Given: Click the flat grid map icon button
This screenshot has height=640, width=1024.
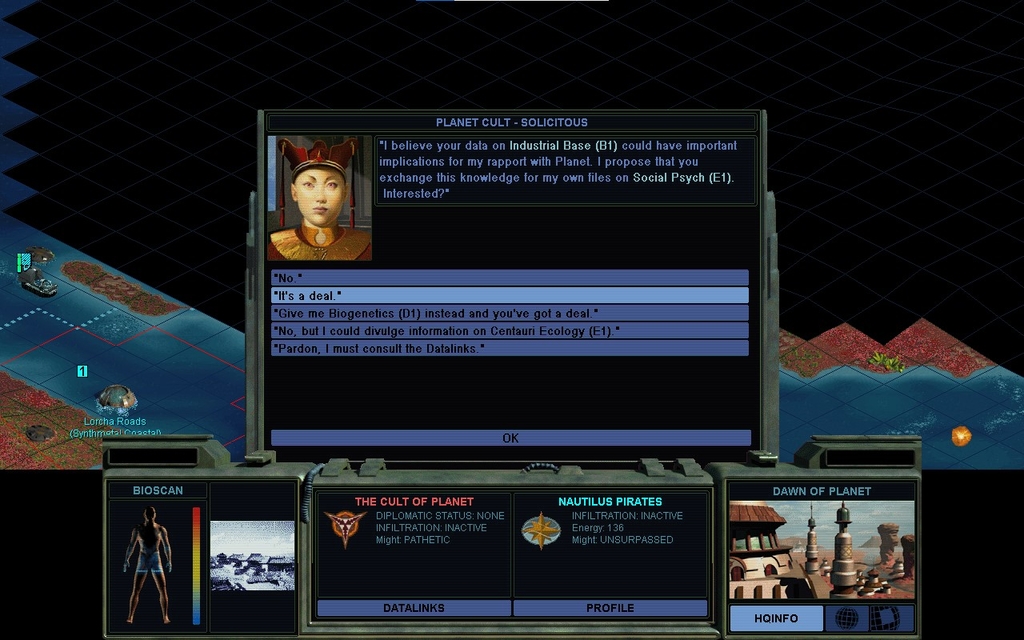Looking at the screenshot, I should 884,619.
